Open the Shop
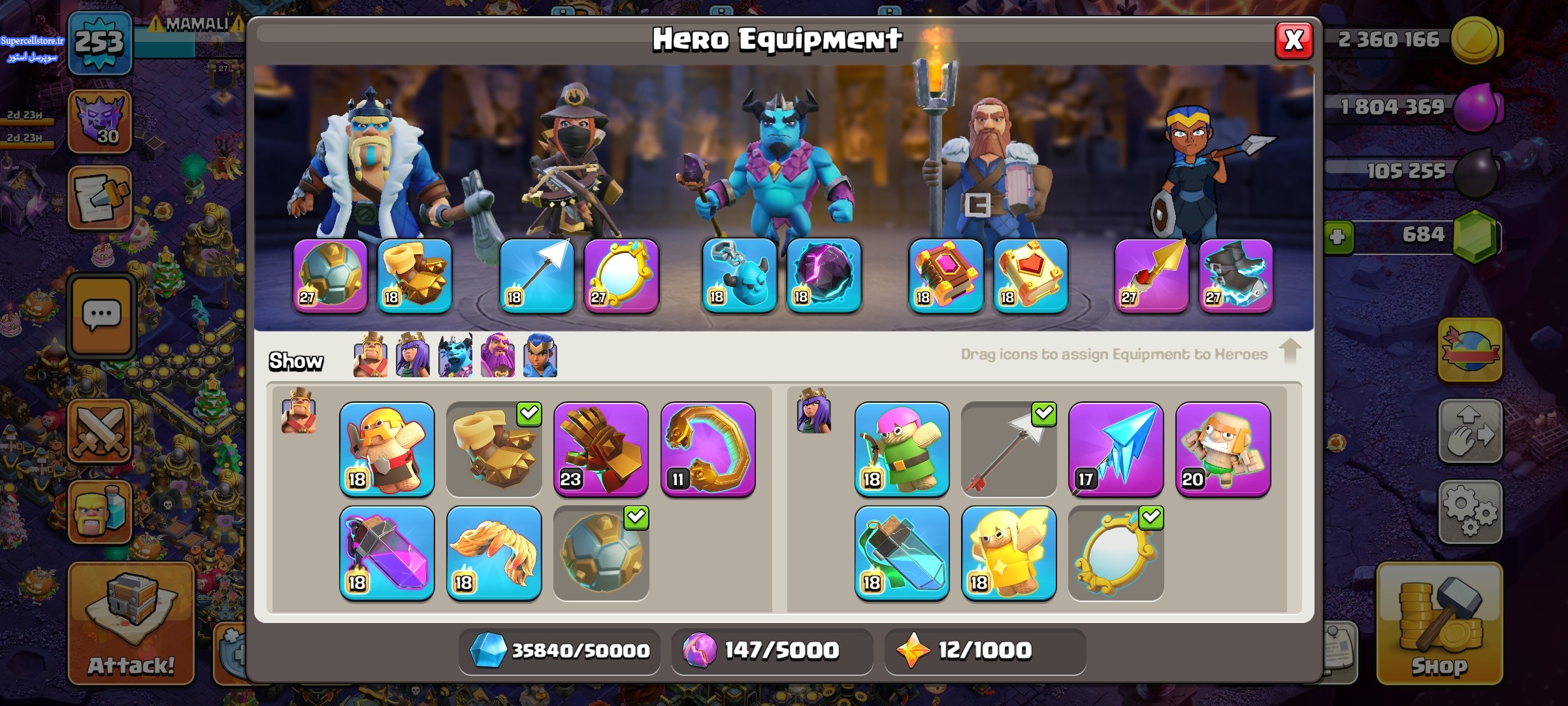The image size is (1568, 706). point(1439,624)
